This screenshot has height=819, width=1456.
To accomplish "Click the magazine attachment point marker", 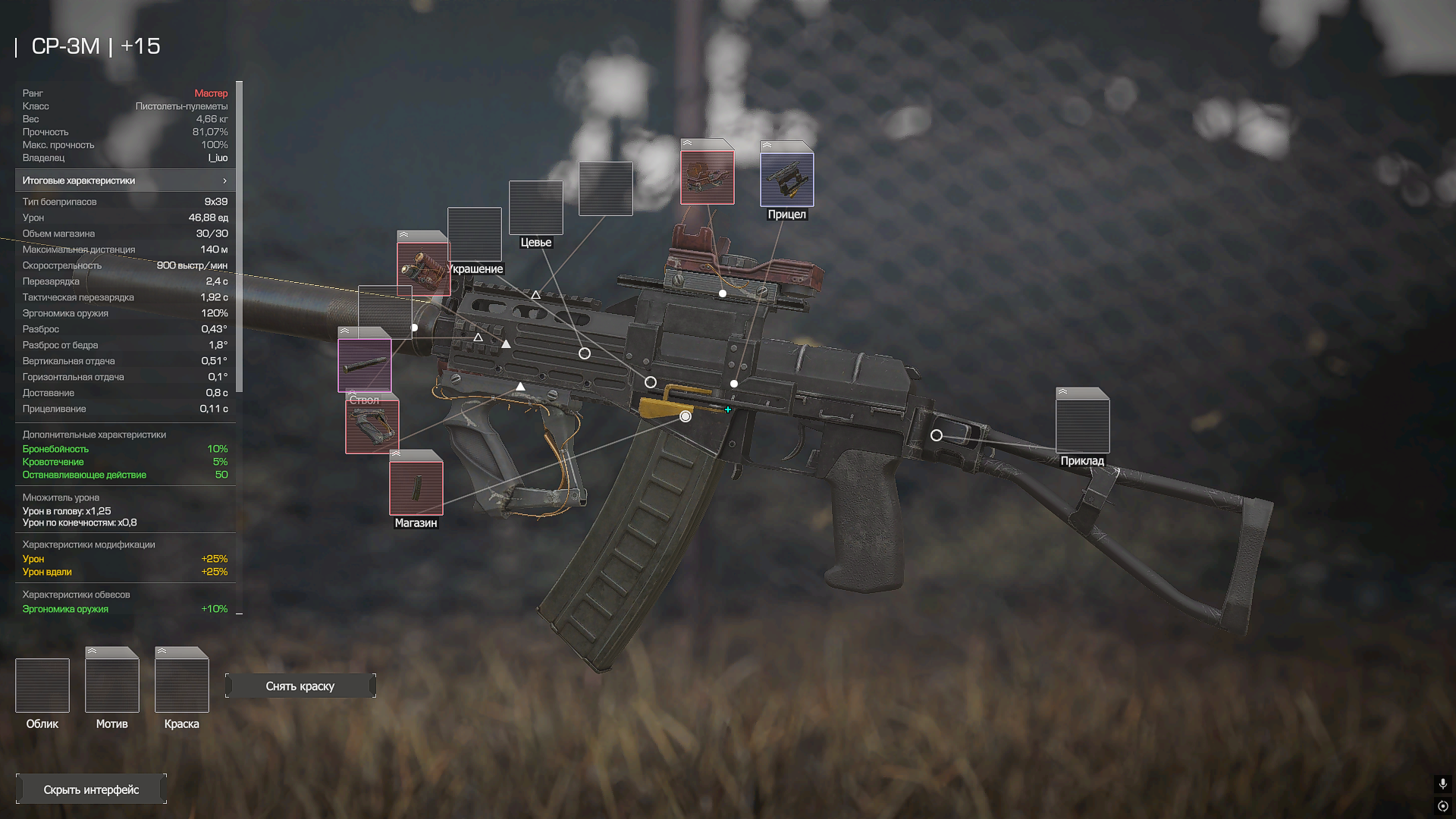I will point(686,416).
